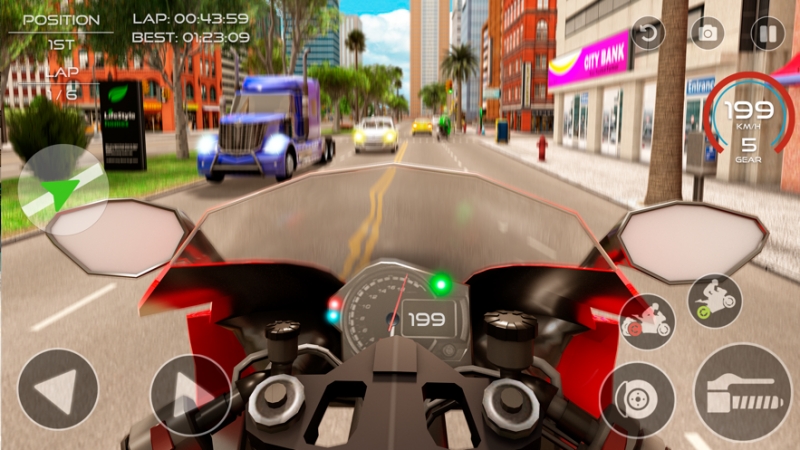Activate the green rear-wheel stunt icon
The width and height of the screenshot is (800, 450).
pos(715,300)
